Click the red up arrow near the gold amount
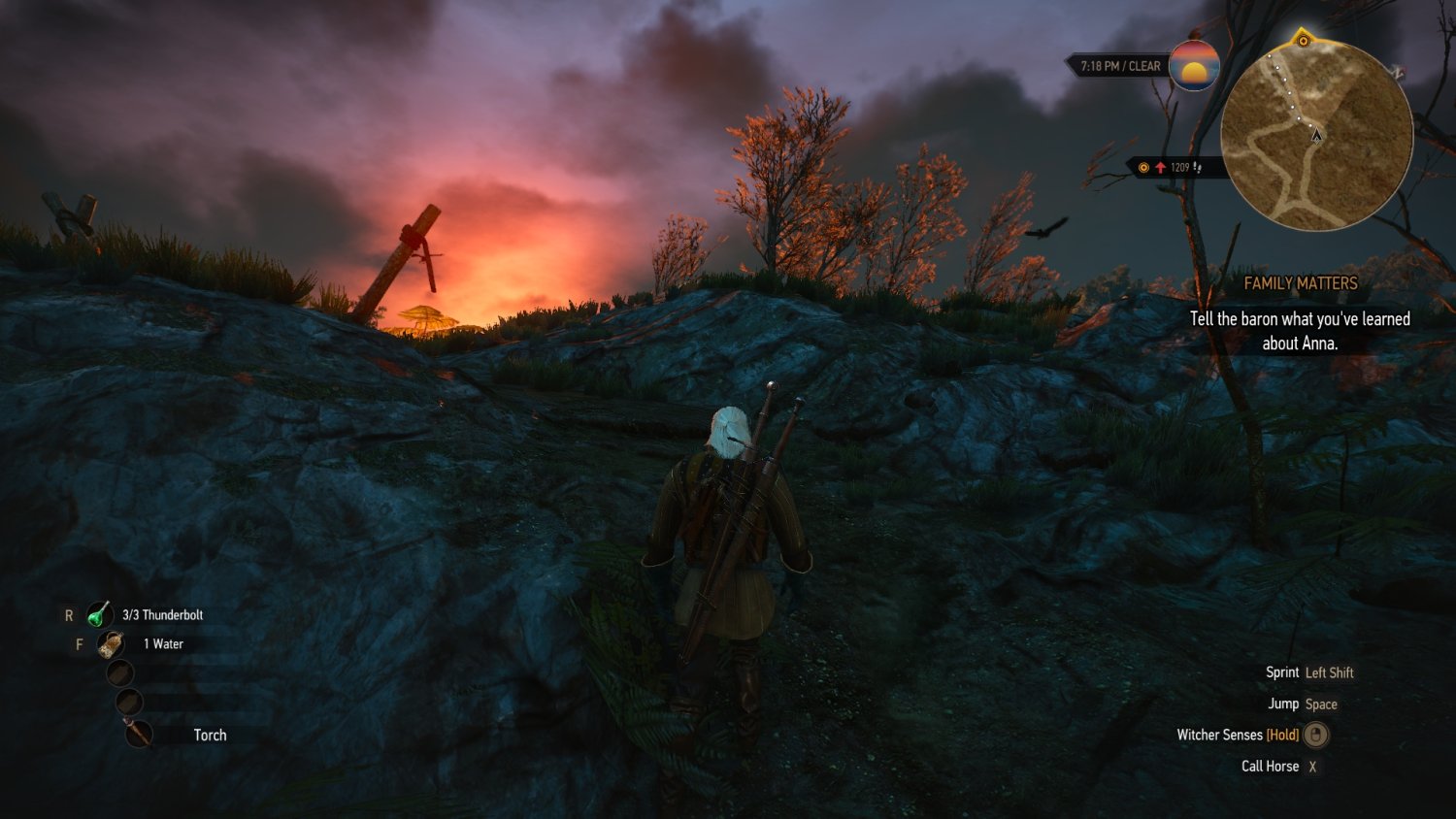The image size is (1456, 819). point(1161,167)
